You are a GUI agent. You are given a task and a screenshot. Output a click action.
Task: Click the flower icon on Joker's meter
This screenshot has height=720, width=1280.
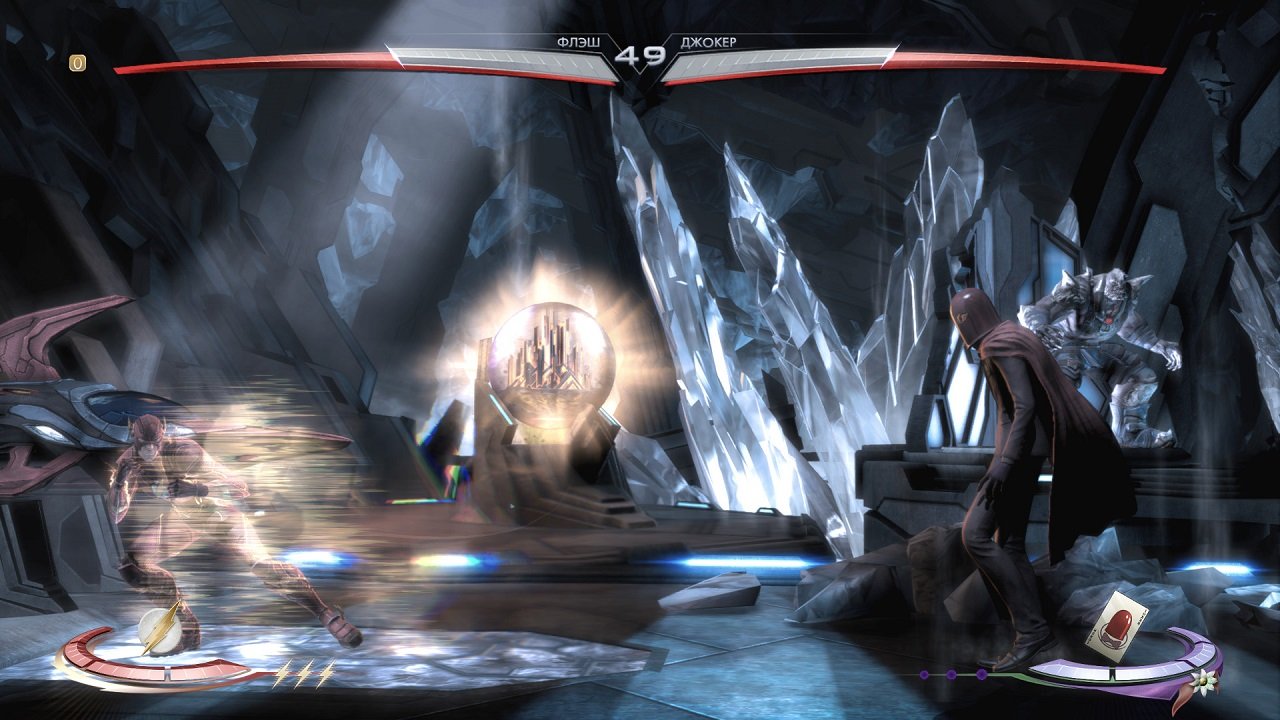1203,682
